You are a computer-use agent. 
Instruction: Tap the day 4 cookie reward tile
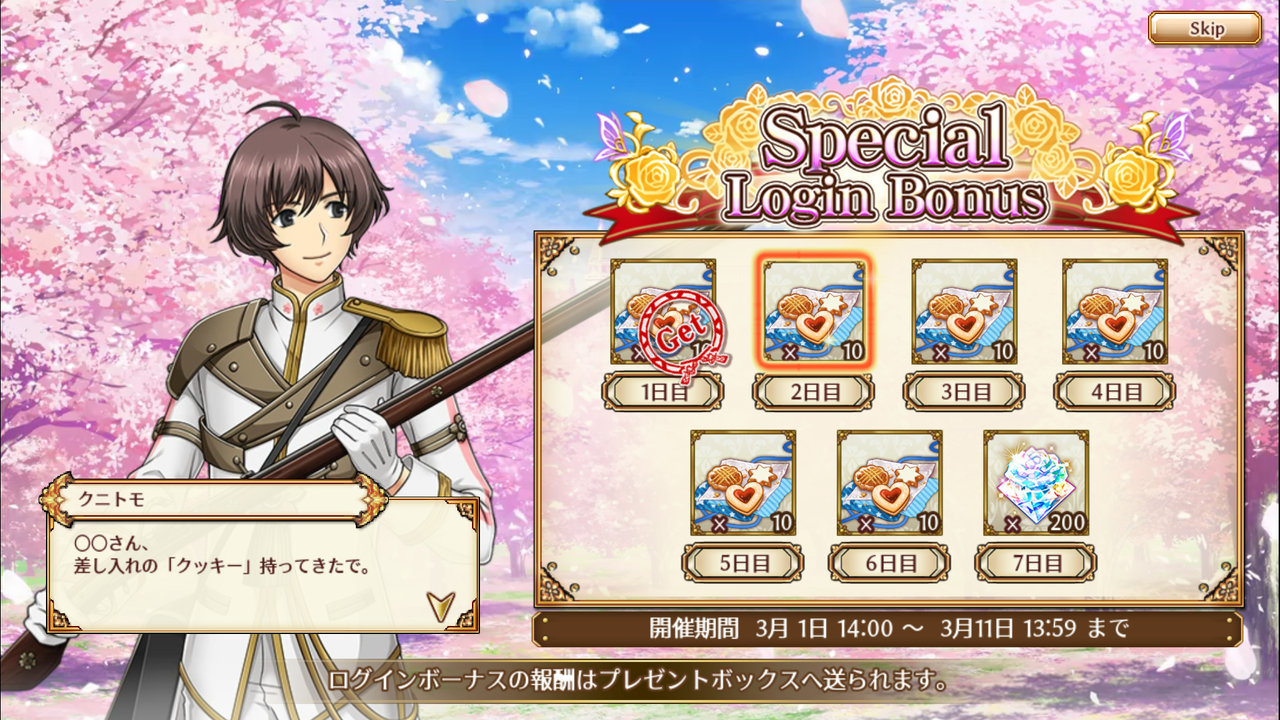pos(1114,311)
